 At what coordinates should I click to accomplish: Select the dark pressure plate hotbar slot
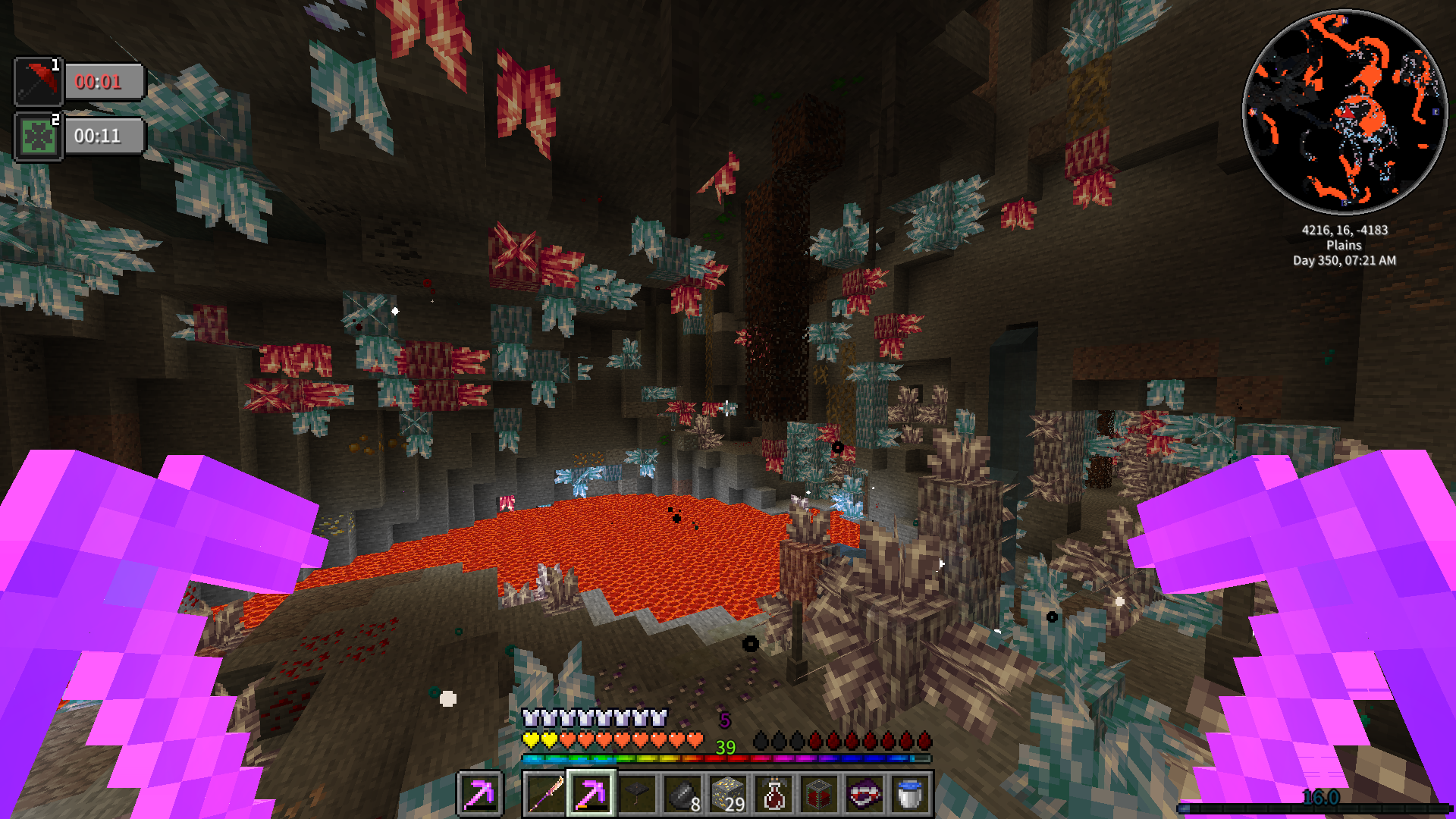[x=637, y=794]
